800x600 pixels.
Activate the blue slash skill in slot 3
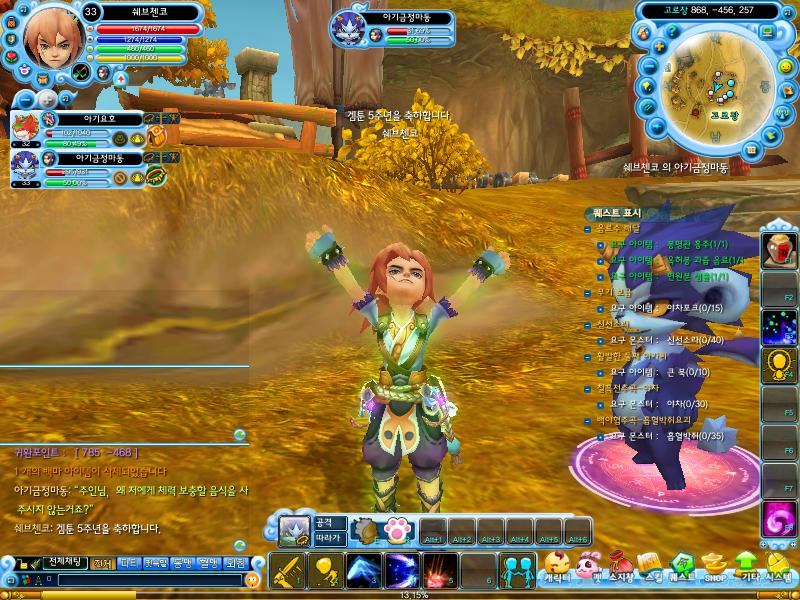[364, 570]
